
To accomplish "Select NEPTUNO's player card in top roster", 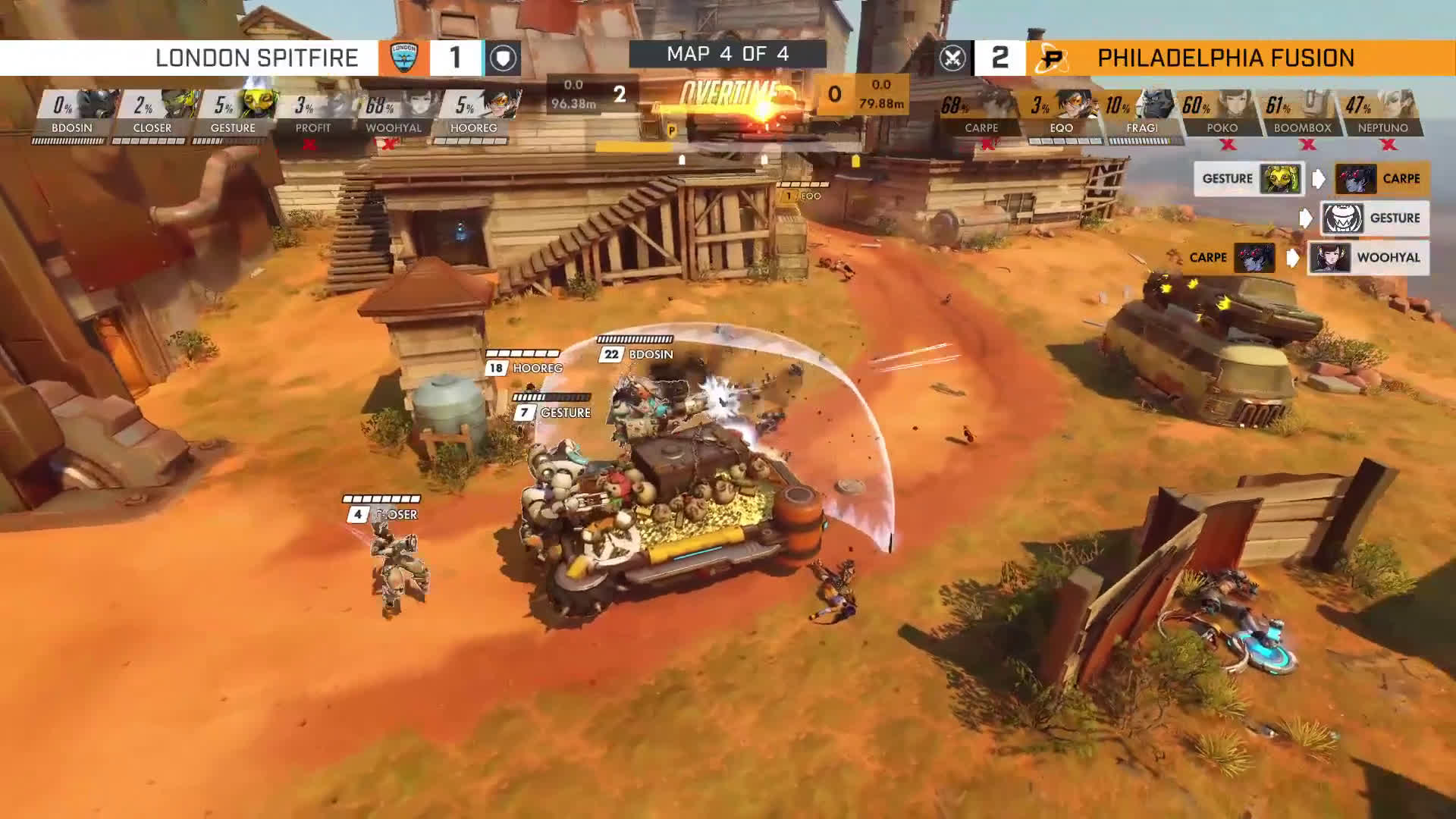I will coord(1382,114).
